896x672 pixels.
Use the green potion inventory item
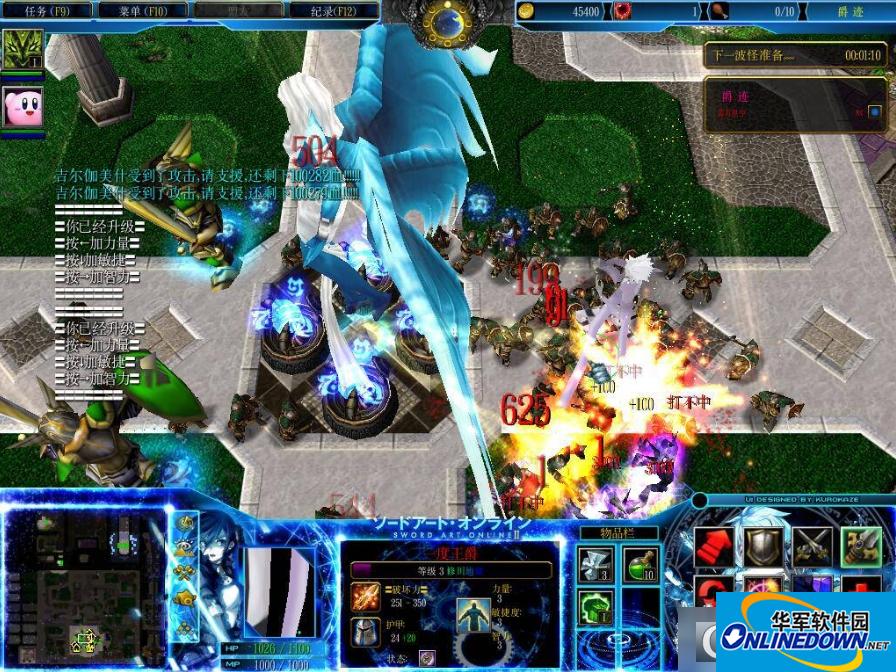(641, 565)
